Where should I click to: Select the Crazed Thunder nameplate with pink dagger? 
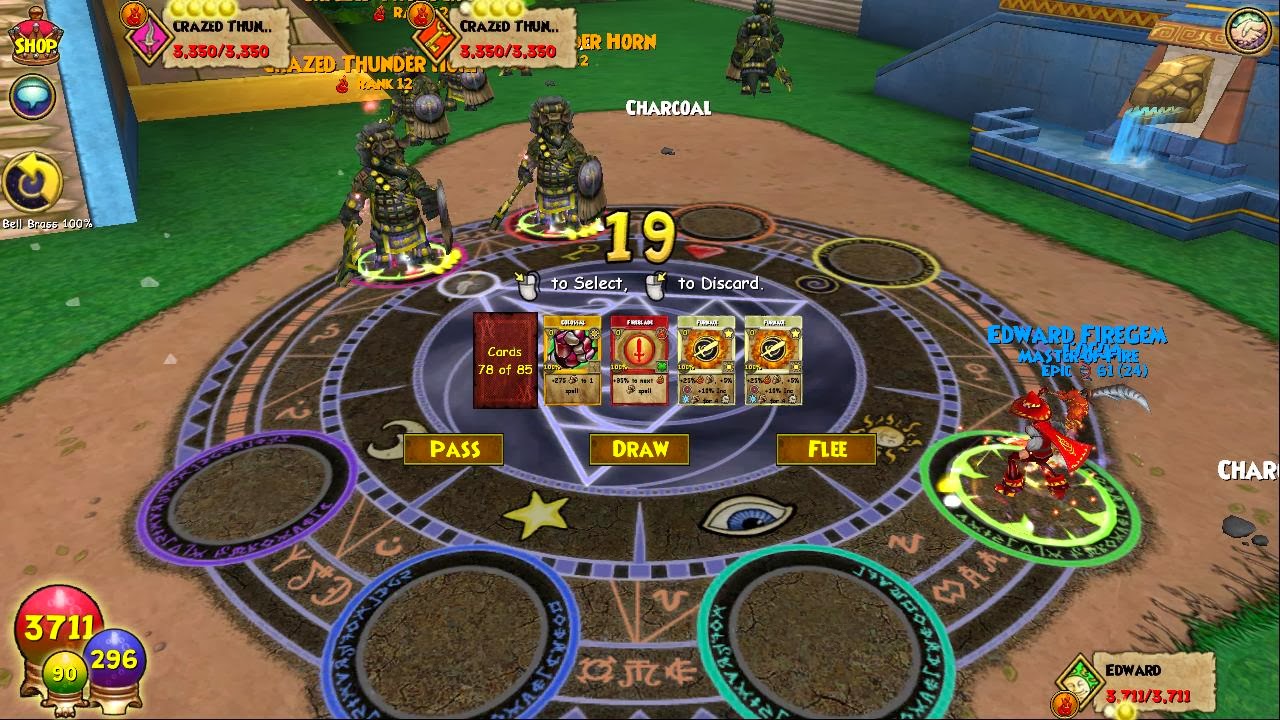pyautogui.click(x=212, y=38)
